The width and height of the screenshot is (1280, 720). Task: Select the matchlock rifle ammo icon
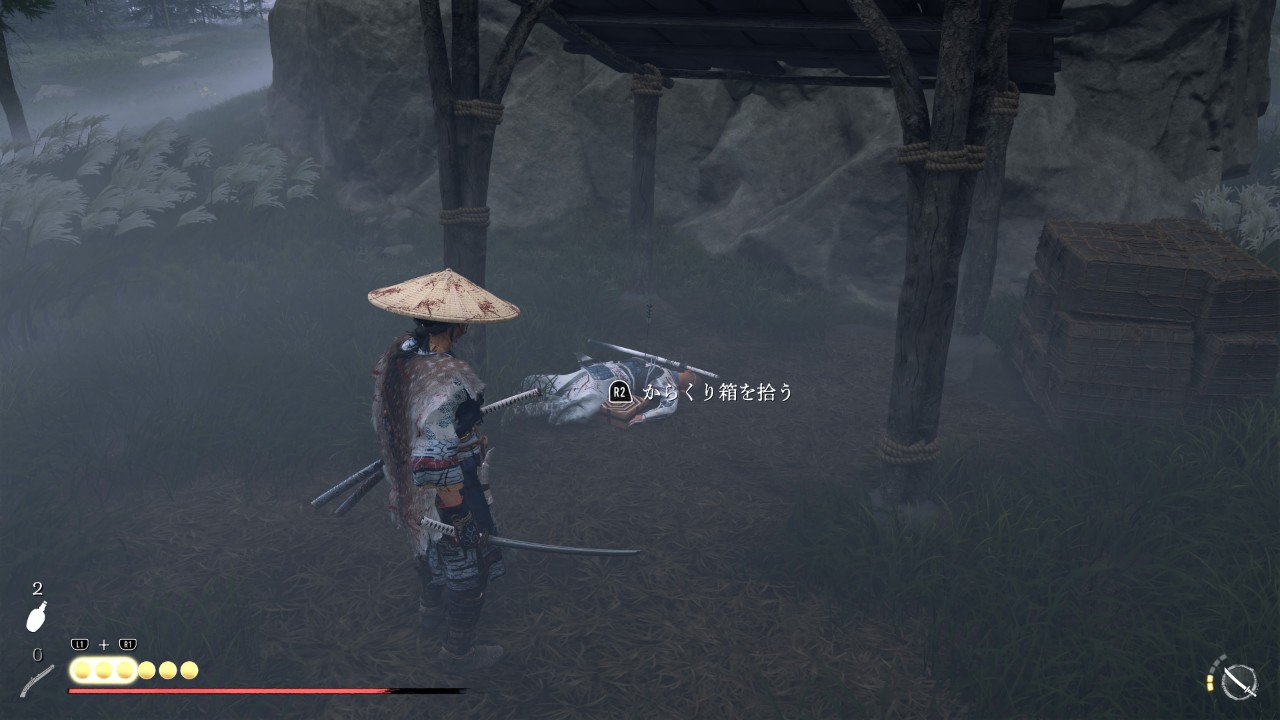click(x=37, y=680)
